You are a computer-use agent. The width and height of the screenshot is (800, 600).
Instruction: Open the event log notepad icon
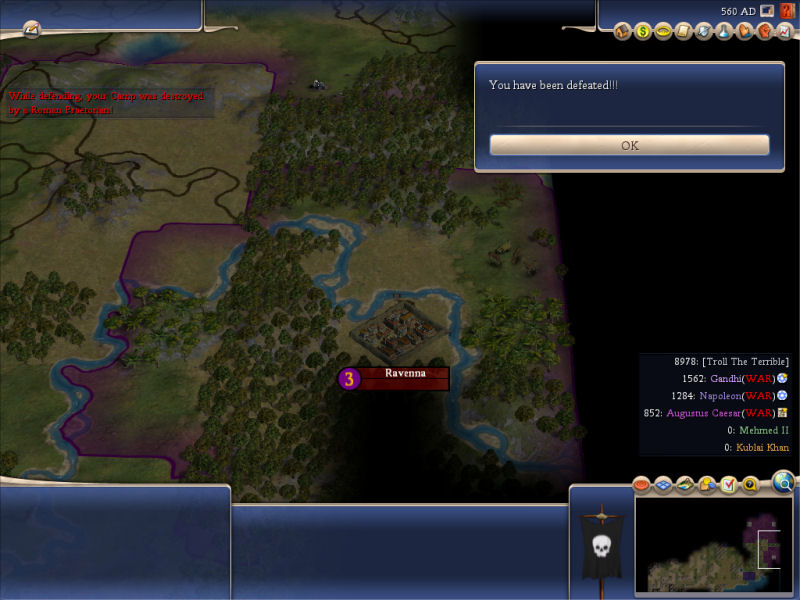(x=31, y=28)
